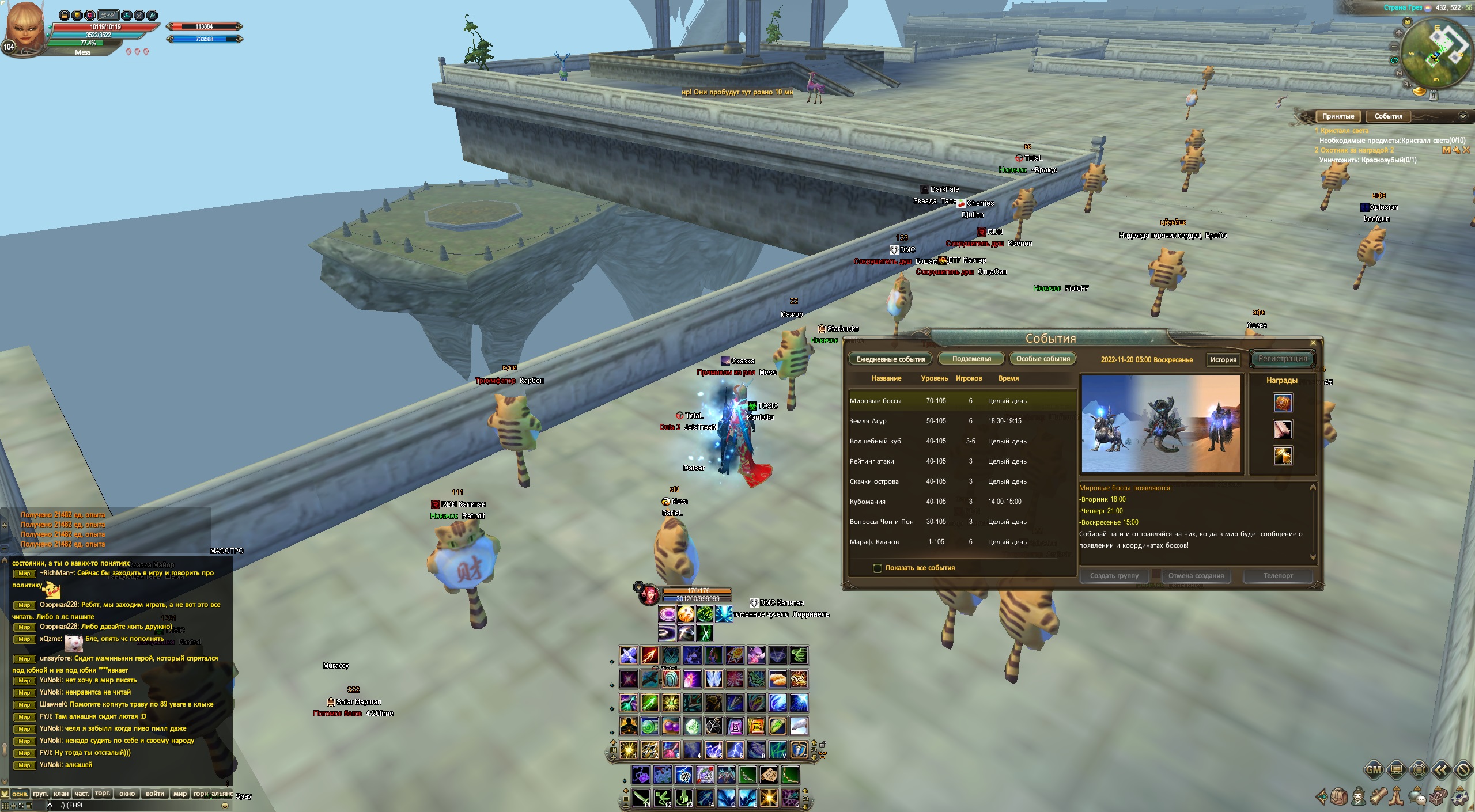Open the Принятые quests tab

(x=1338, y=116)
